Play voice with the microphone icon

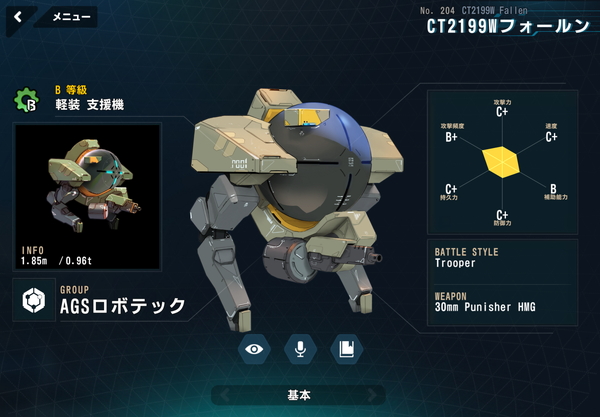tap(300, 348)
